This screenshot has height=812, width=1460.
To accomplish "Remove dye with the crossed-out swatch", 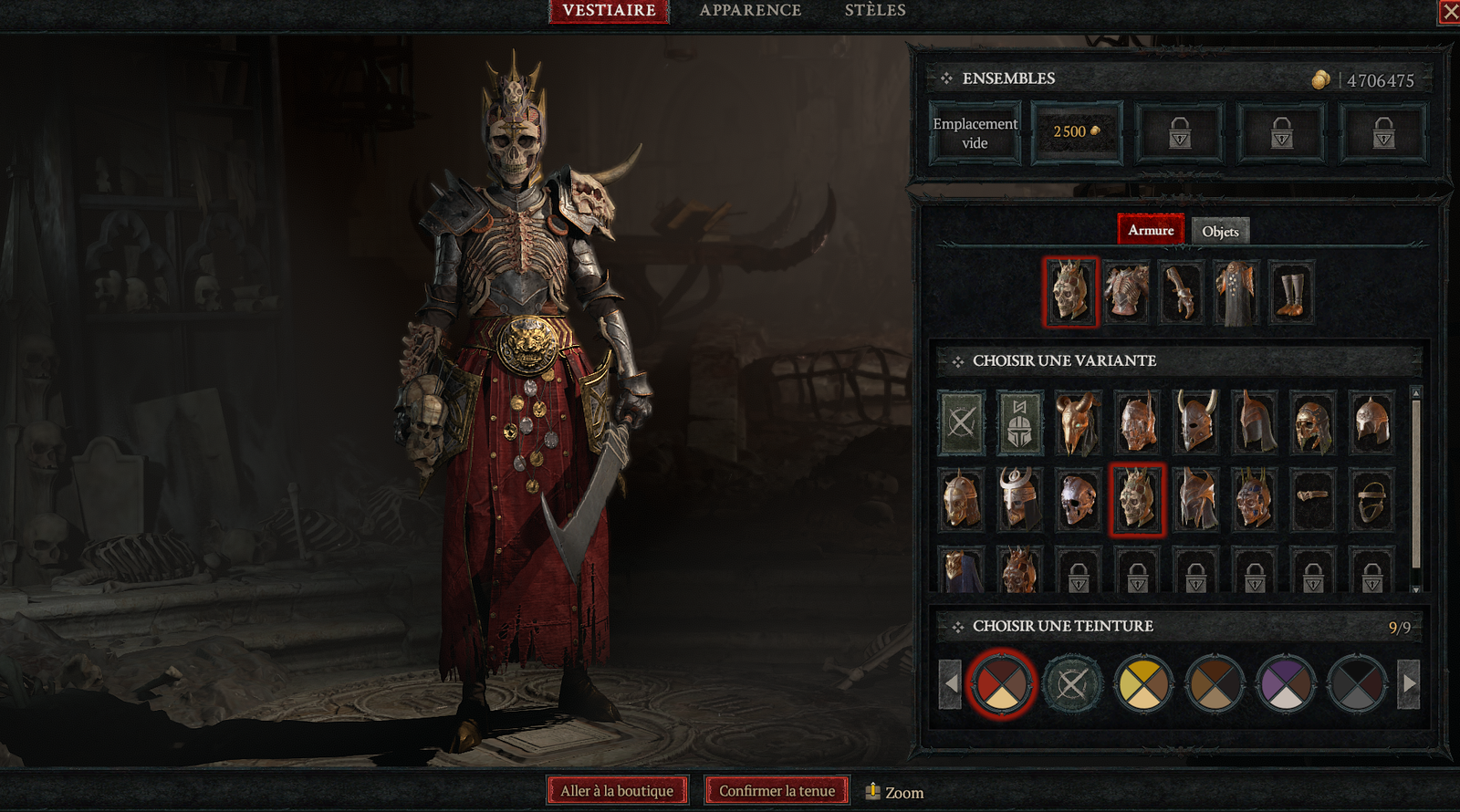I will tap(1072, 683).
